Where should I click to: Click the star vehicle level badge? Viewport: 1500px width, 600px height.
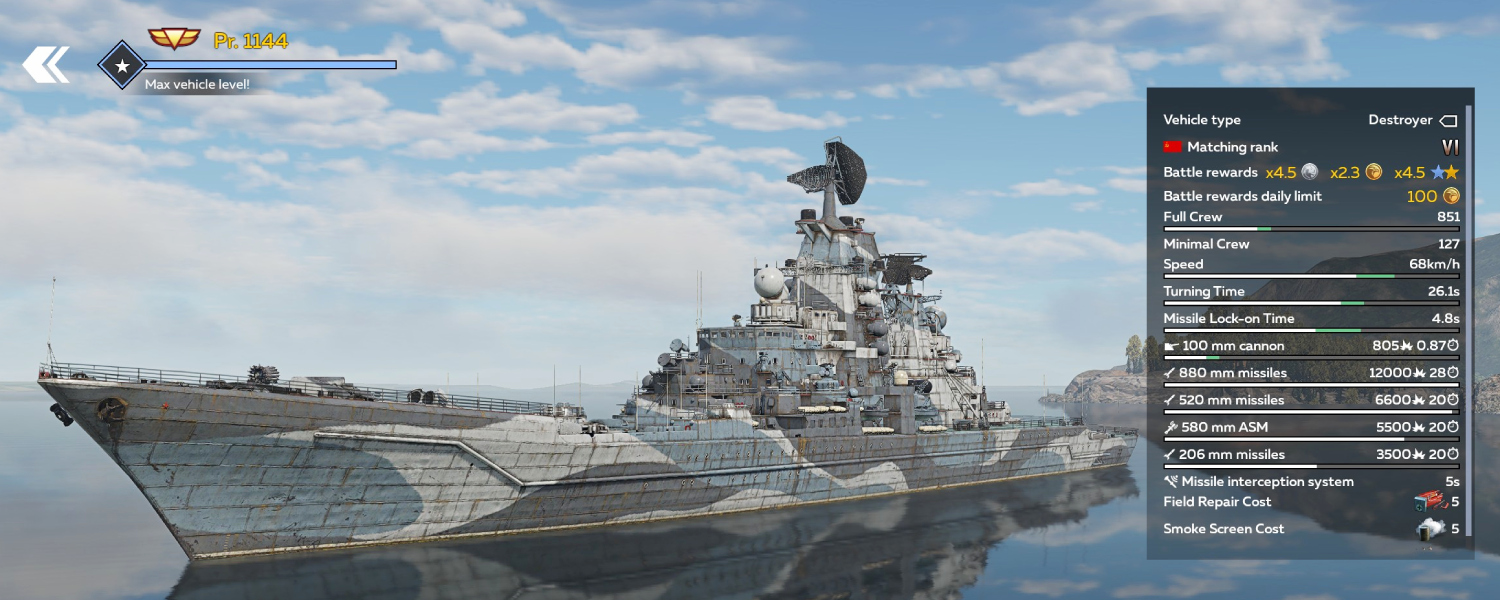pos(122,66)
